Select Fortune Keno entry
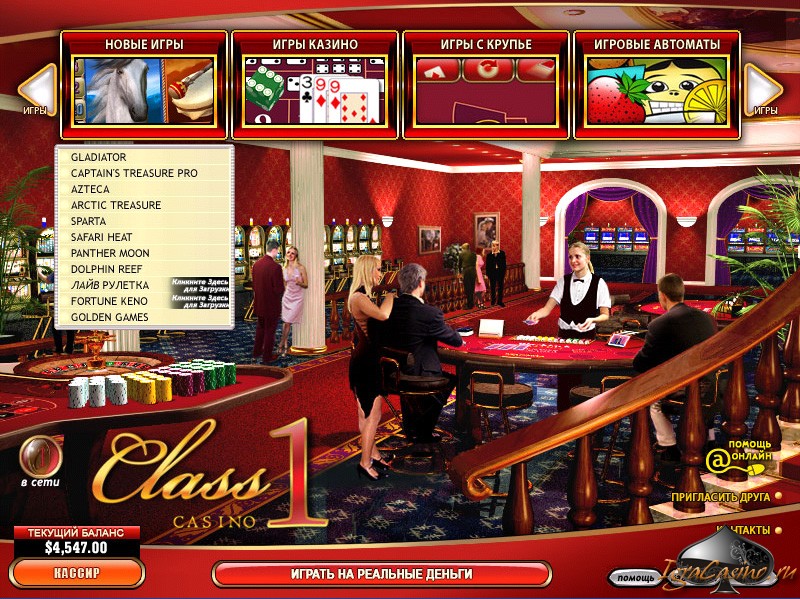Screen dimensions: 800x599 (x=109, y=301)
